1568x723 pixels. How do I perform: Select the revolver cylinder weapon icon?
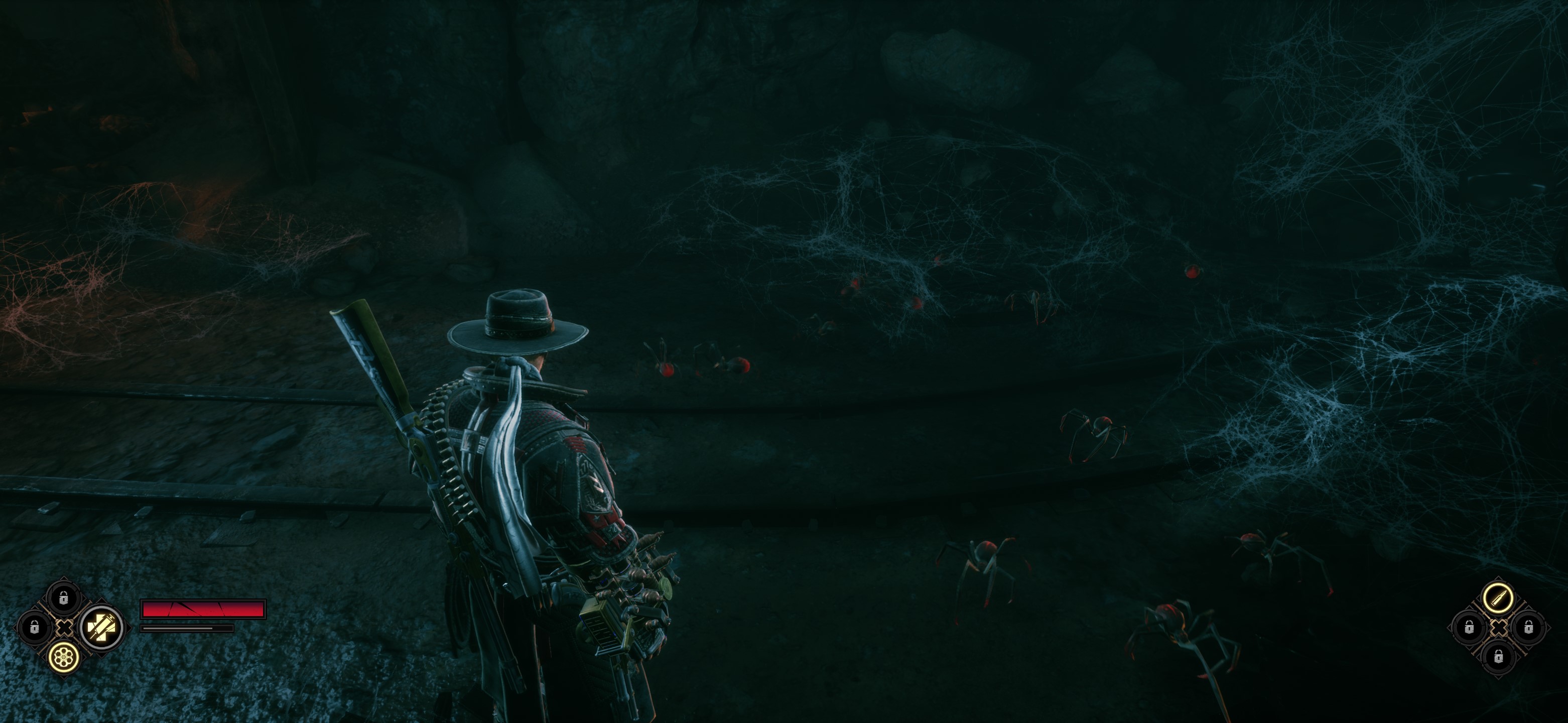(x=64, y=657)
